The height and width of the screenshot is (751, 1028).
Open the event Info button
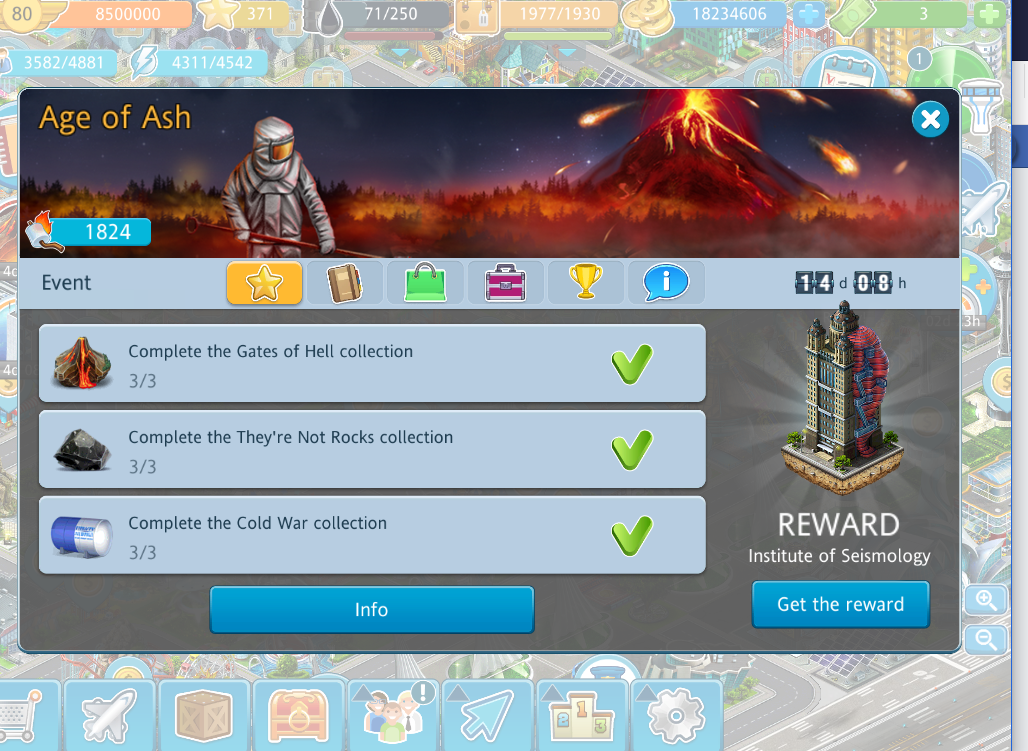point(371,609)
